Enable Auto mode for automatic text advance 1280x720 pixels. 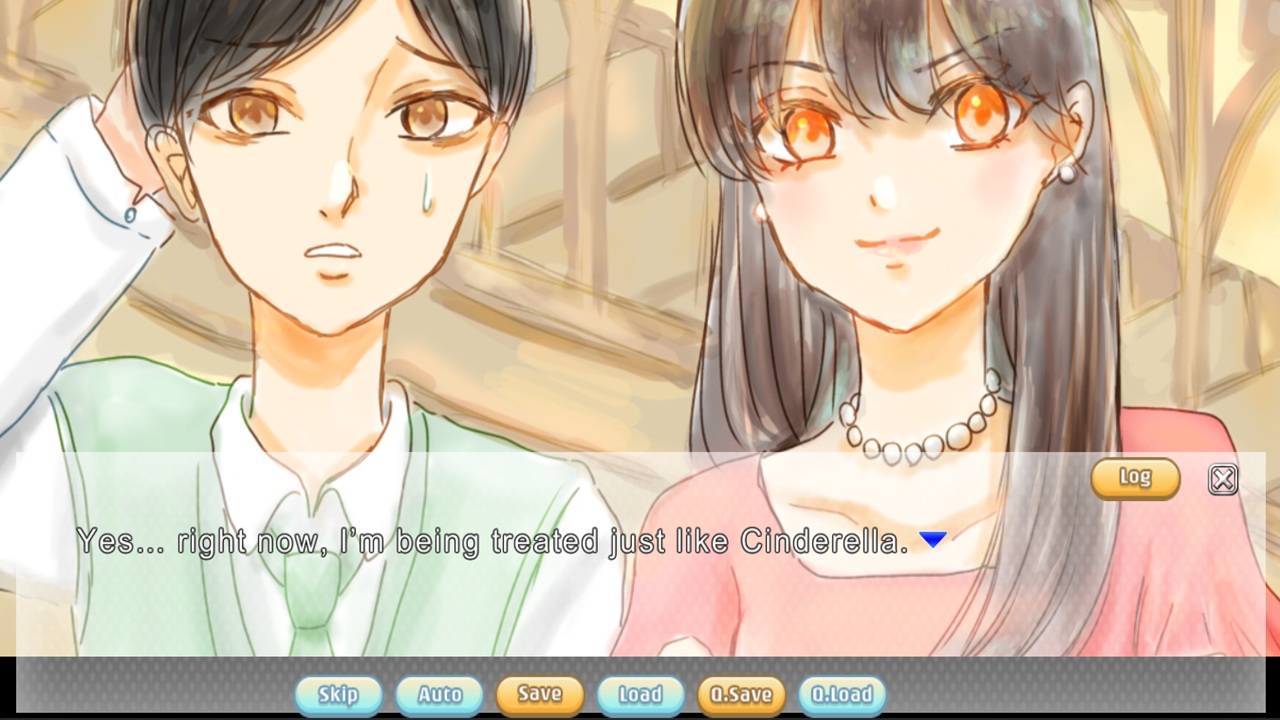(x=438, y=694)
